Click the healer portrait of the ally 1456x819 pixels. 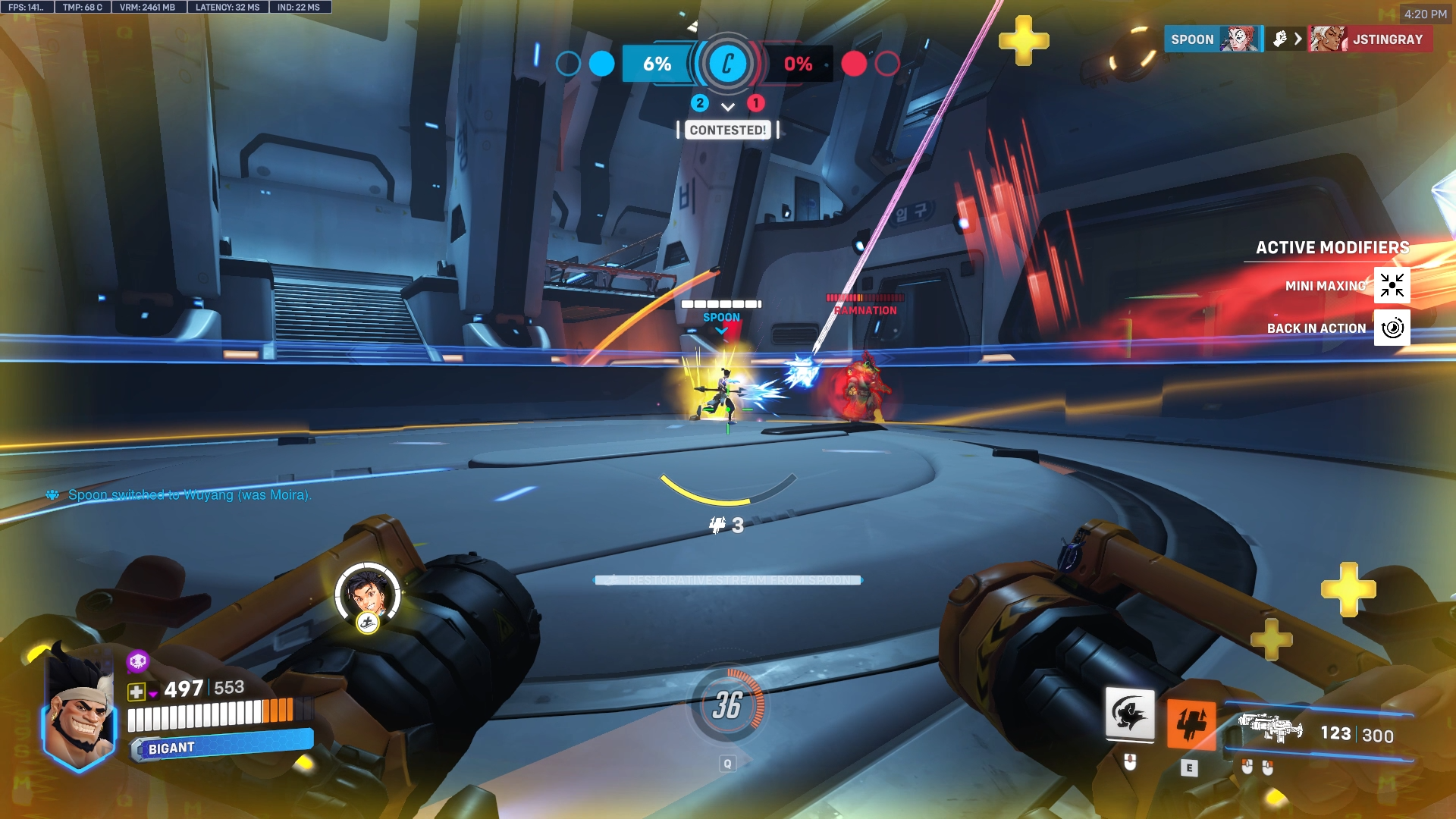point(368,593)
